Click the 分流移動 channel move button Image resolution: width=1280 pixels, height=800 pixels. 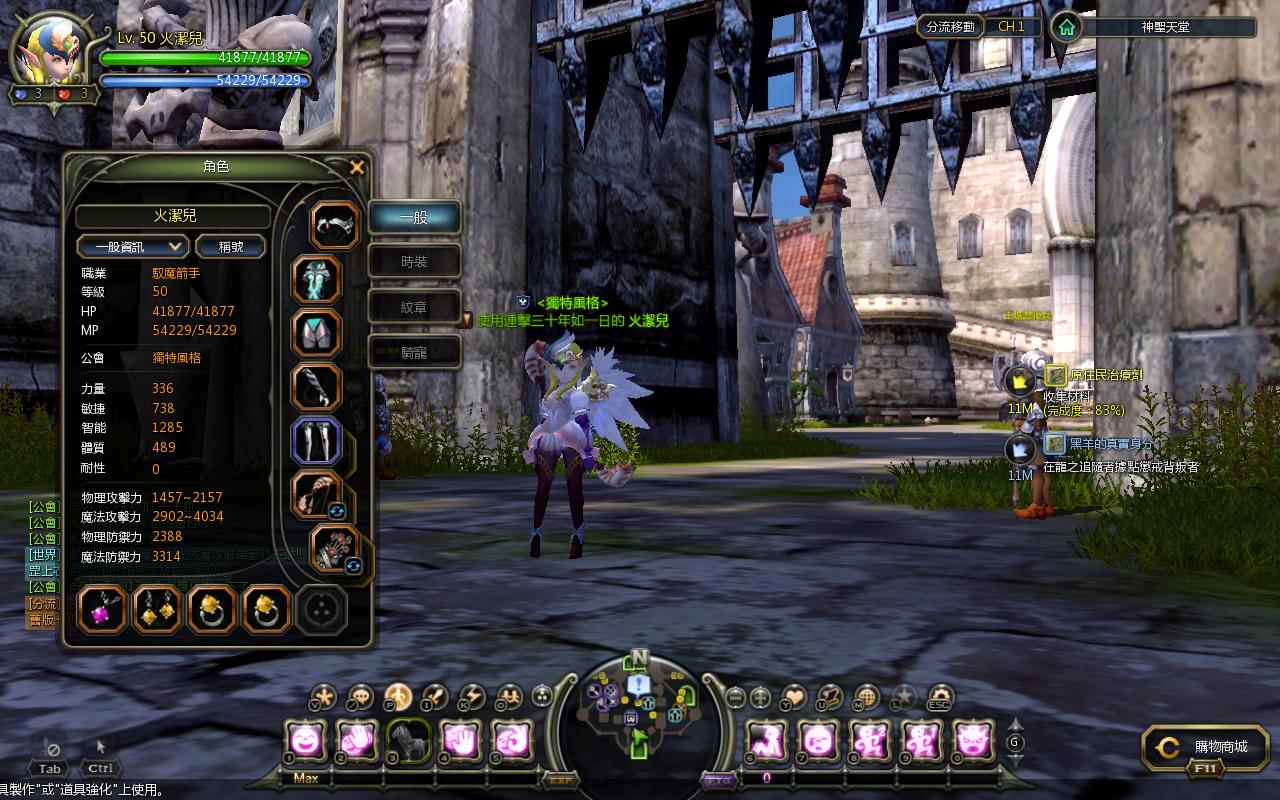949,27
